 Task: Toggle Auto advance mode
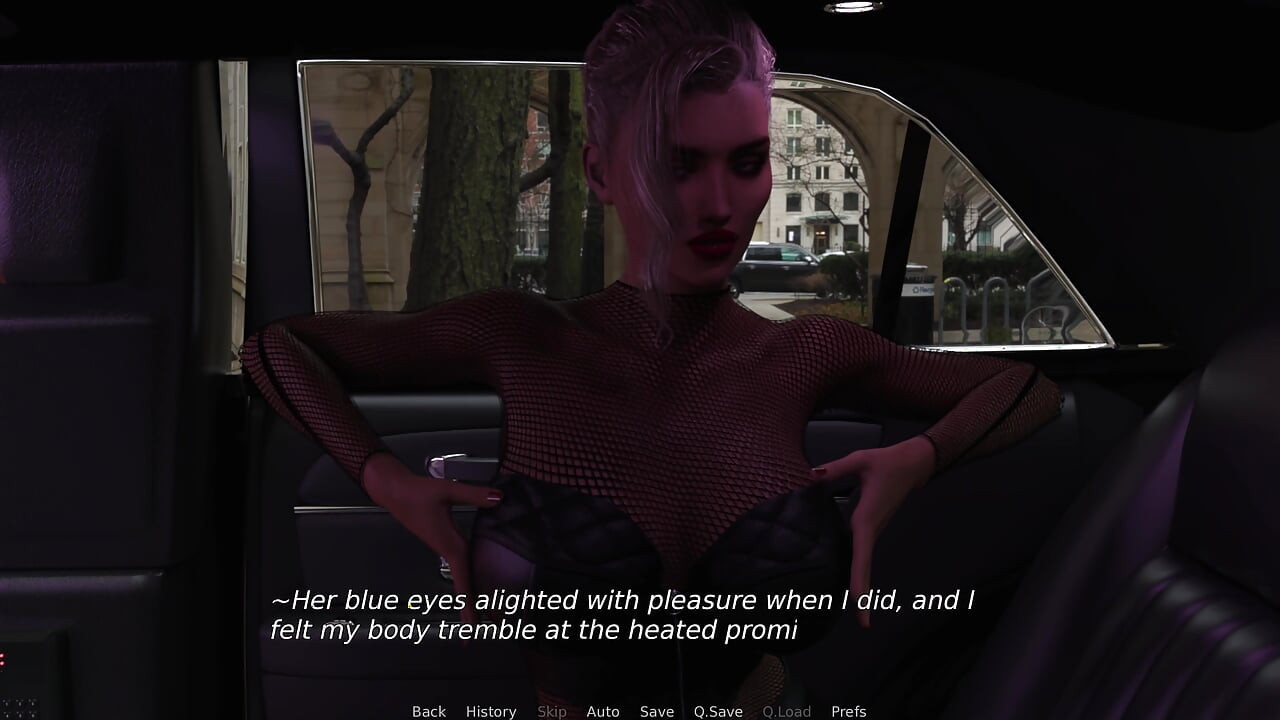(x=603, y=711)
